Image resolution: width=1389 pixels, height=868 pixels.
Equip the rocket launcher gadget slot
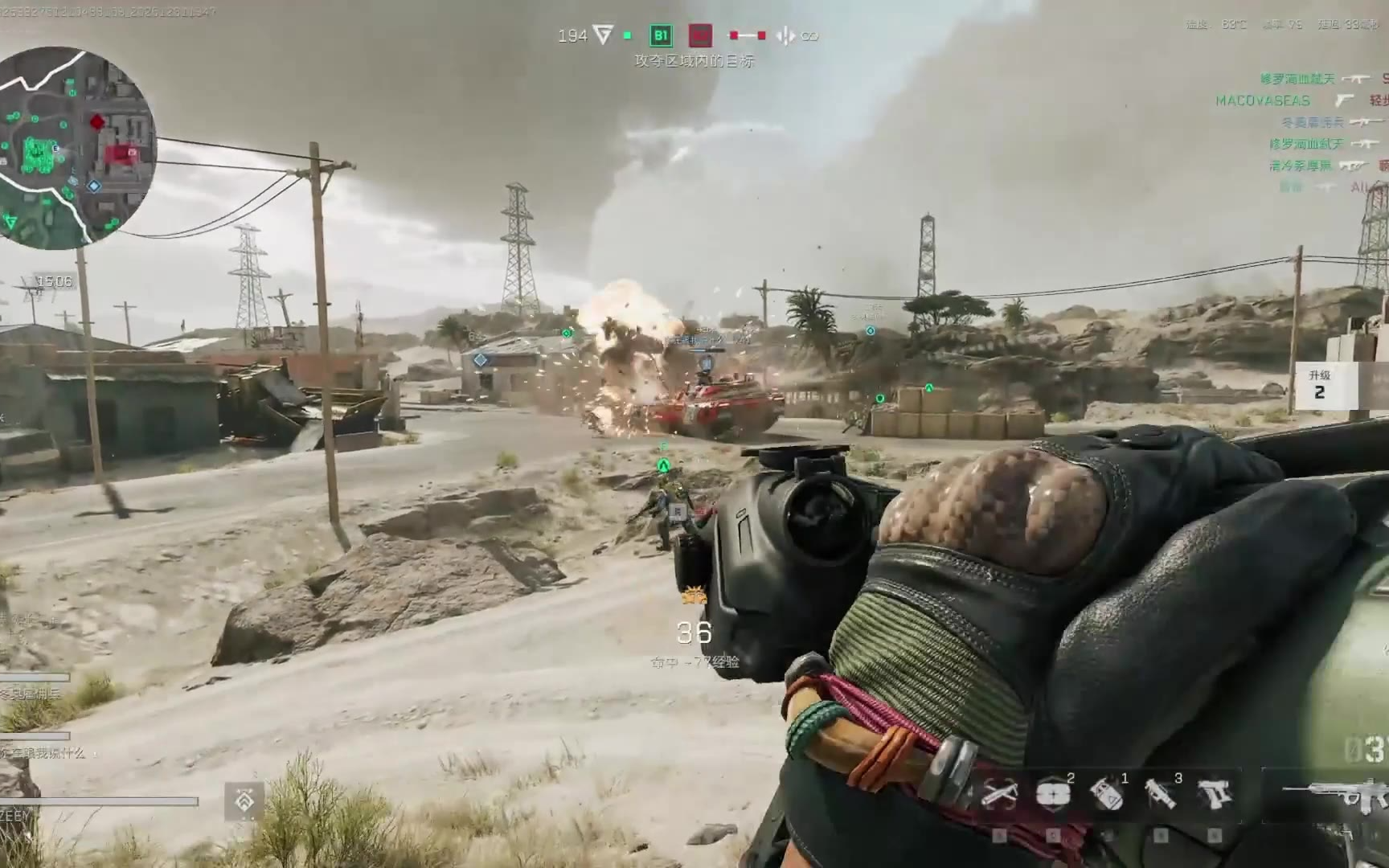click(1160, 795)
